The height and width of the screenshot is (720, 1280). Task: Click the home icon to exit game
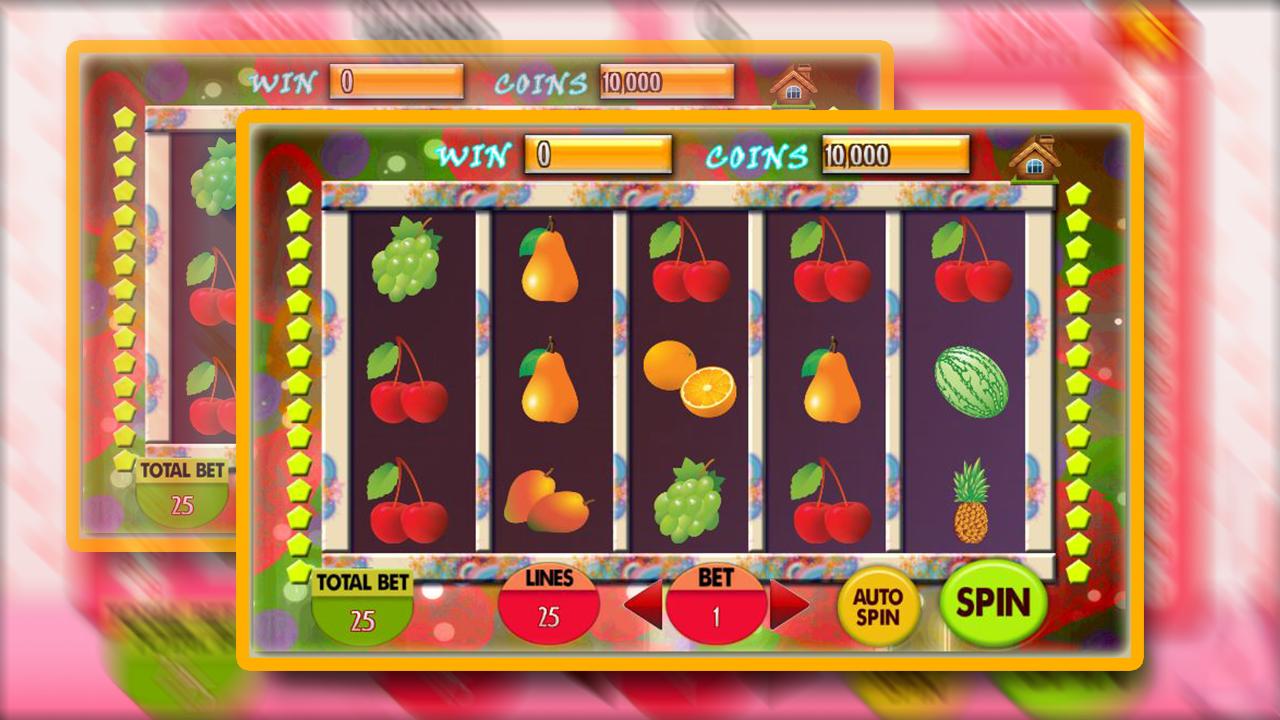[1035, 158]
